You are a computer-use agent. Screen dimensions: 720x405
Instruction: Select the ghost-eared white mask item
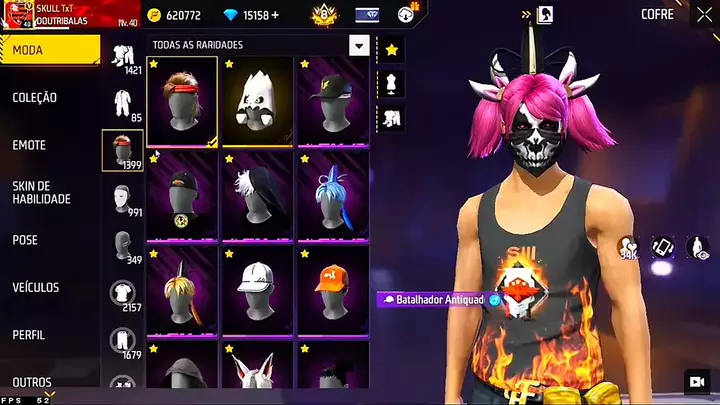(x=257, y=98)
